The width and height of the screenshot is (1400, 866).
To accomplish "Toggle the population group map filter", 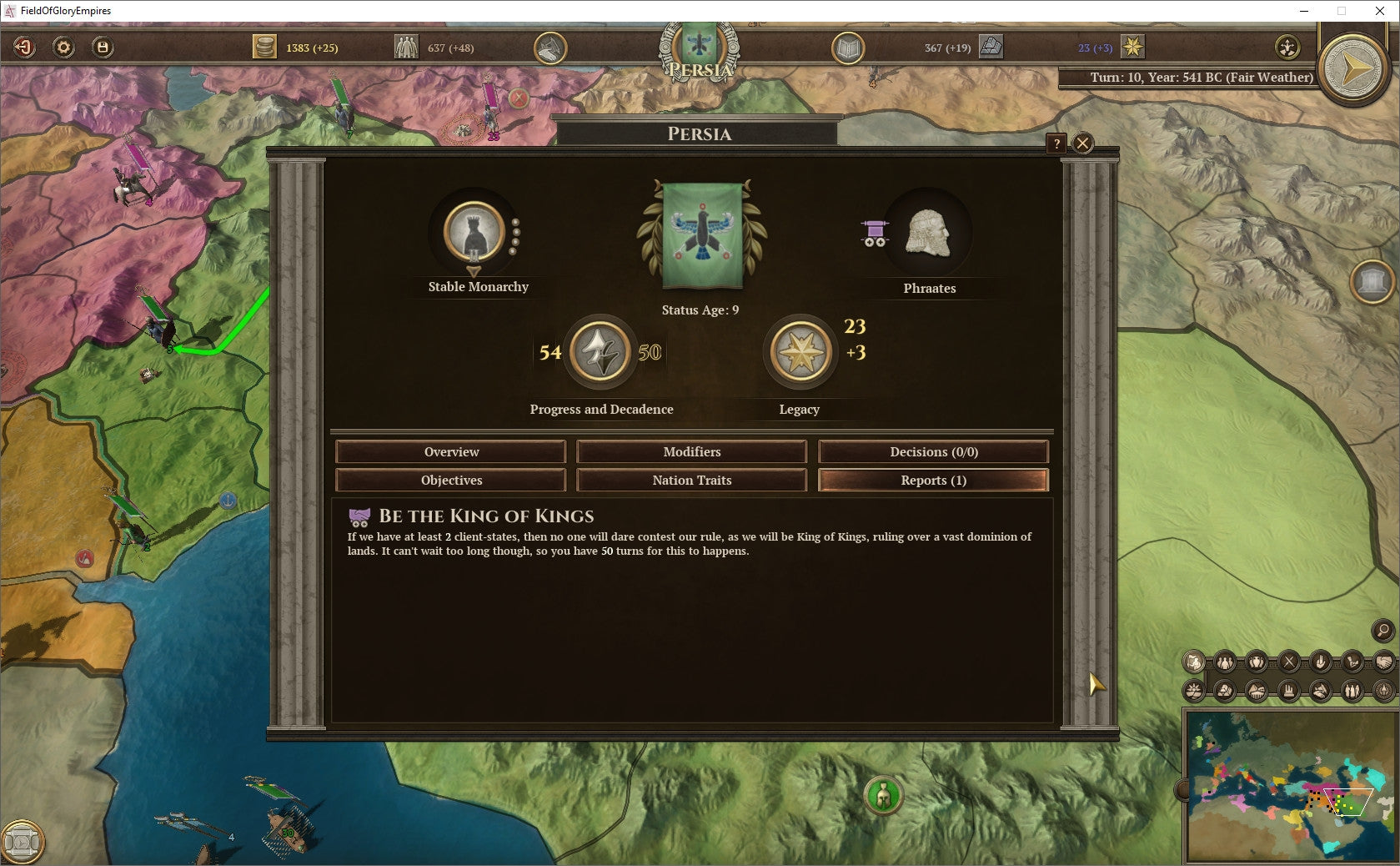I will pyautogui.click(x=1224, y=662).
